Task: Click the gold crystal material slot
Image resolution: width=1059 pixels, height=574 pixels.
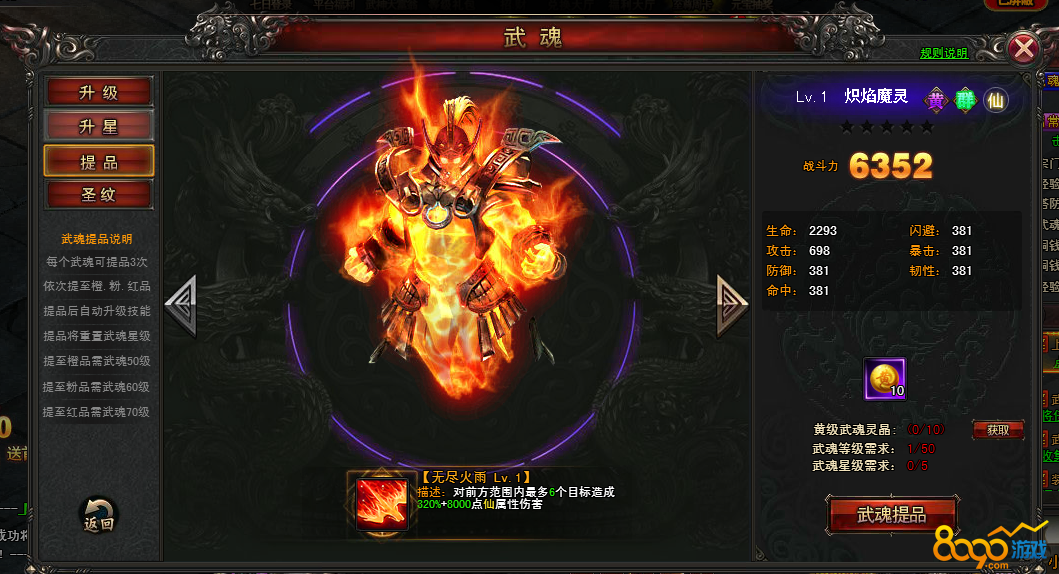Action: (x=885, y=378)
